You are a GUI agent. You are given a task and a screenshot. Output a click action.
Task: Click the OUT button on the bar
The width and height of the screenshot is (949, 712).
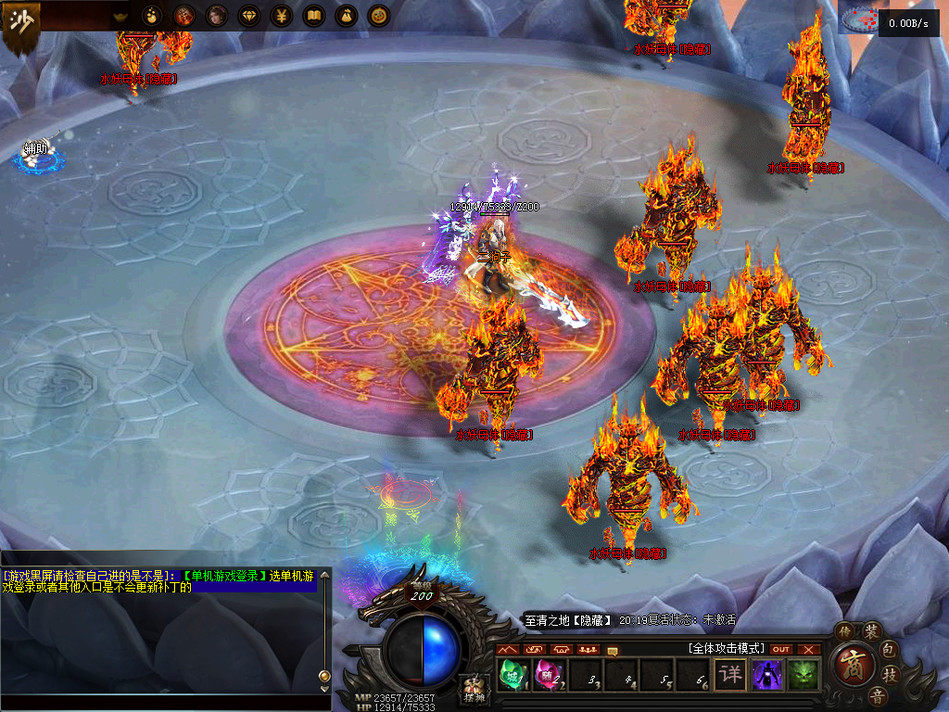point(781,649)
